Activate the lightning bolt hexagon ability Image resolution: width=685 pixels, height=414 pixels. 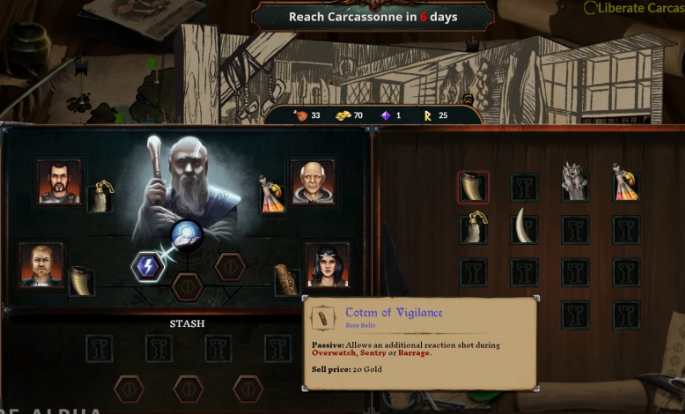point(148,266)
